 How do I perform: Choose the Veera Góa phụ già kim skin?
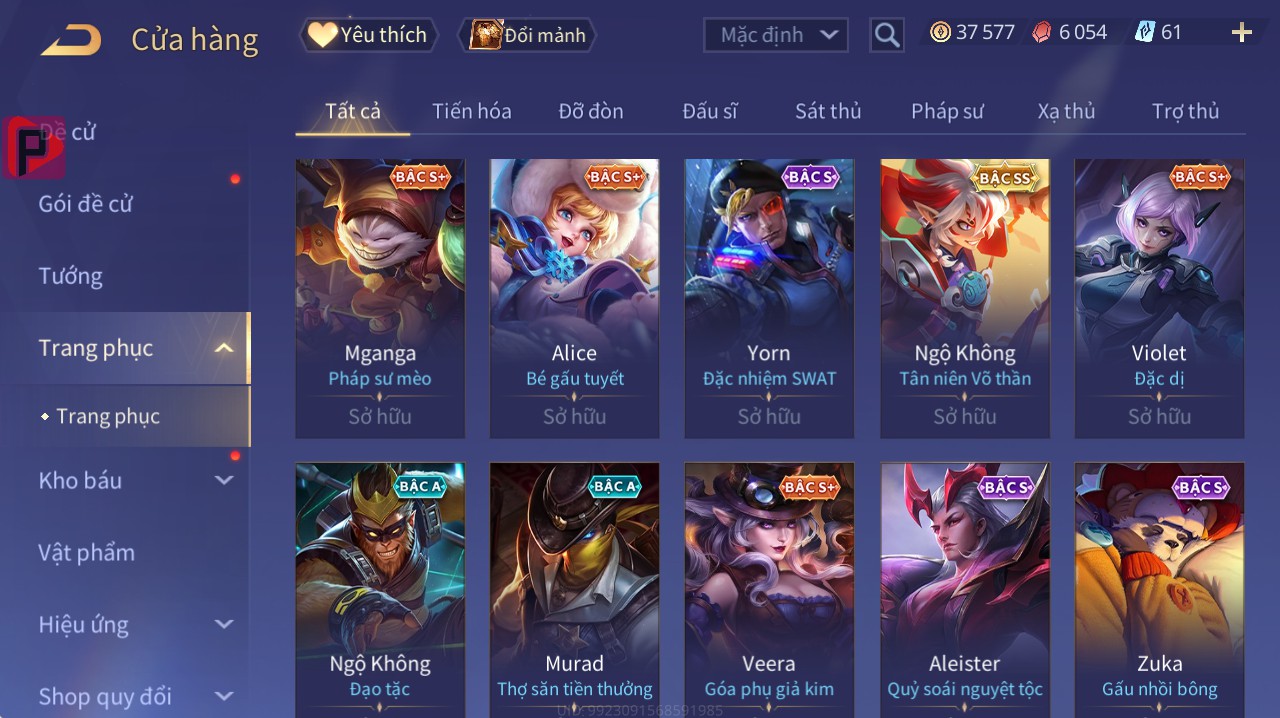[x=769, y=590]
